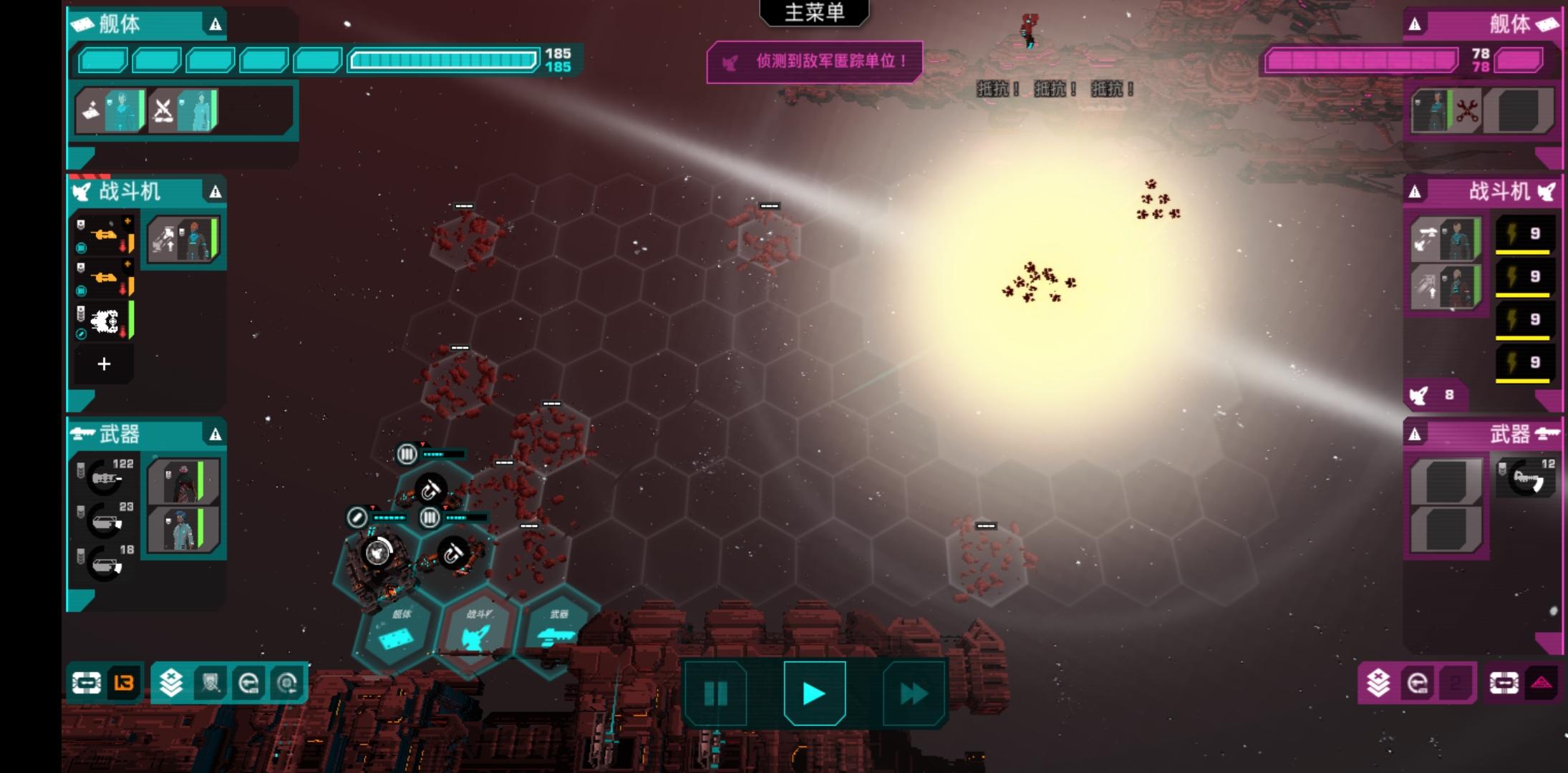This screenshot has width=1568, height=773.
Task: Click the player 武器 panel warning triangle
Action: [x=216, y=434]
